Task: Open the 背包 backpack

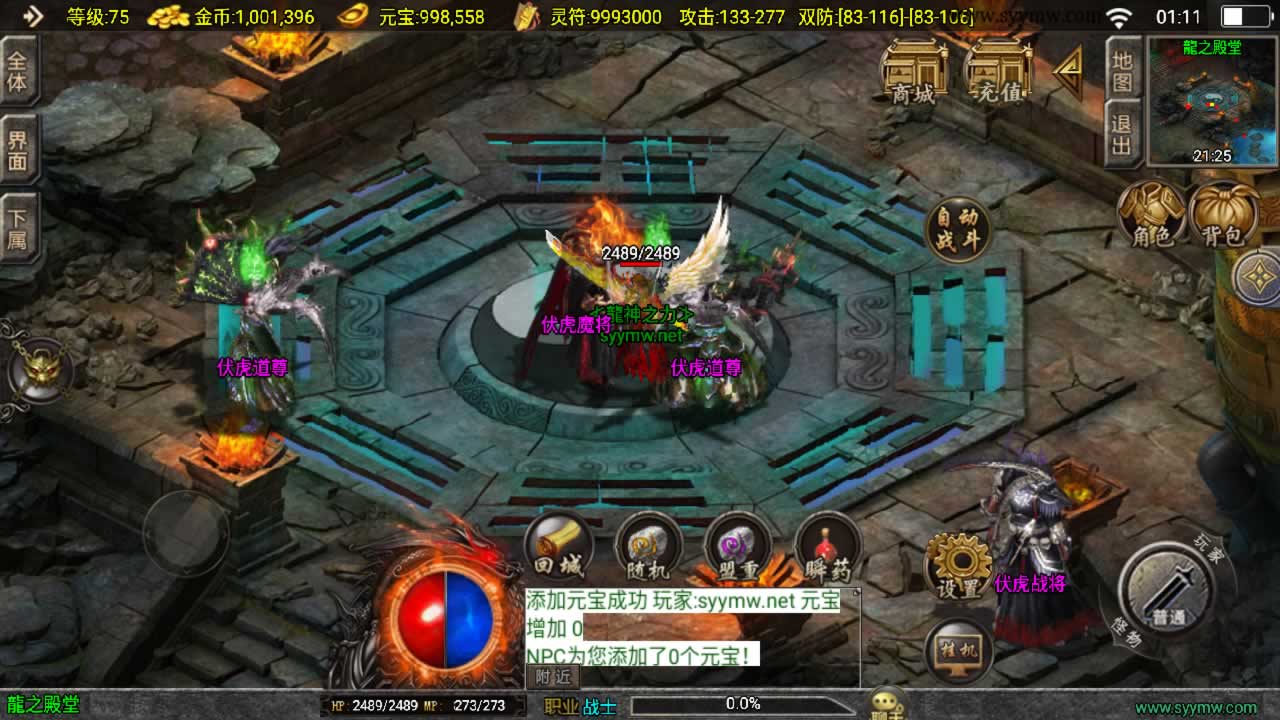Action: coord(1225,215)
